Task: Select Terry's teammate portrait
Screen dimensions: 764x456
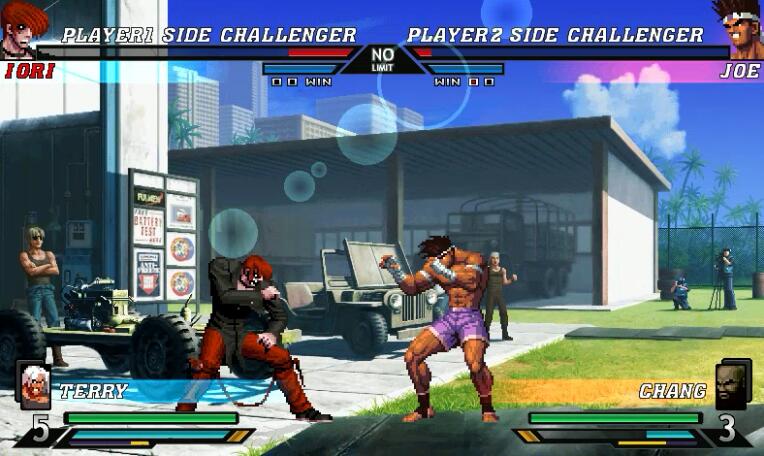Action: [x=34, y=386]
